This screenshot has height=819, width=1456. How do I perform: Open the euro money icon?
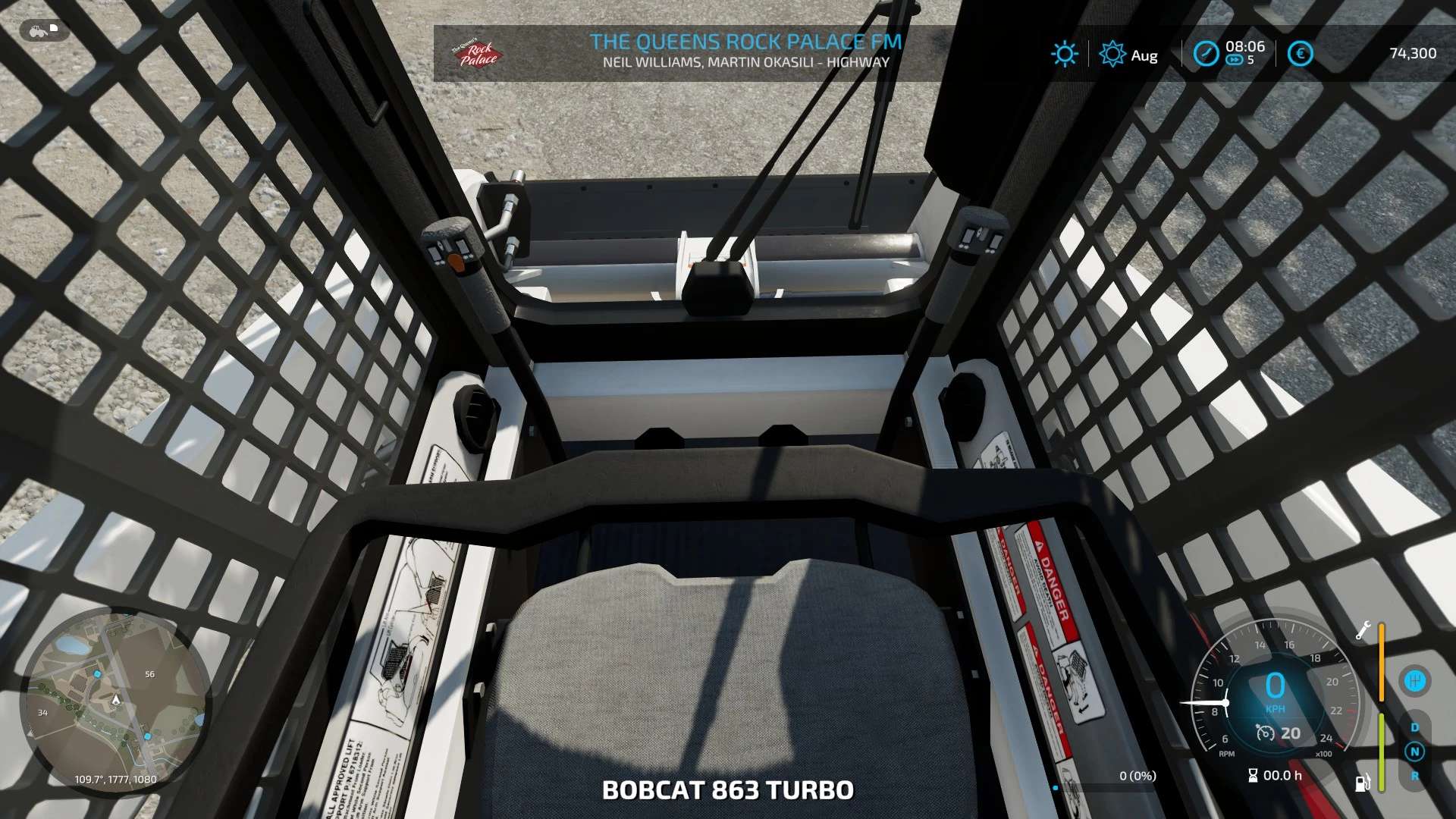tap(1300, 54)
